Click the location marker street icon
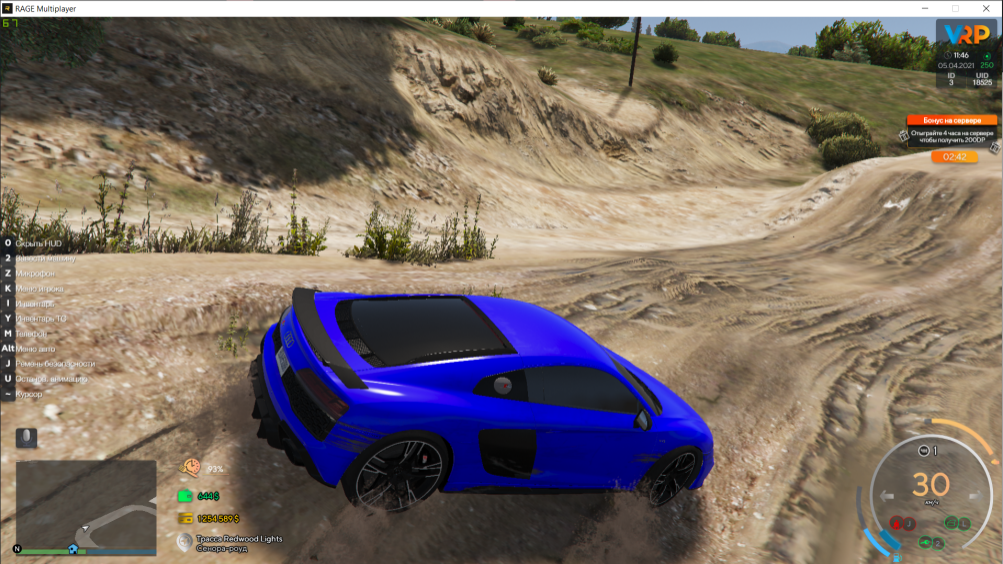This screenshot has width=1003, height=564. pyautogui.click(x=184, y=542)
